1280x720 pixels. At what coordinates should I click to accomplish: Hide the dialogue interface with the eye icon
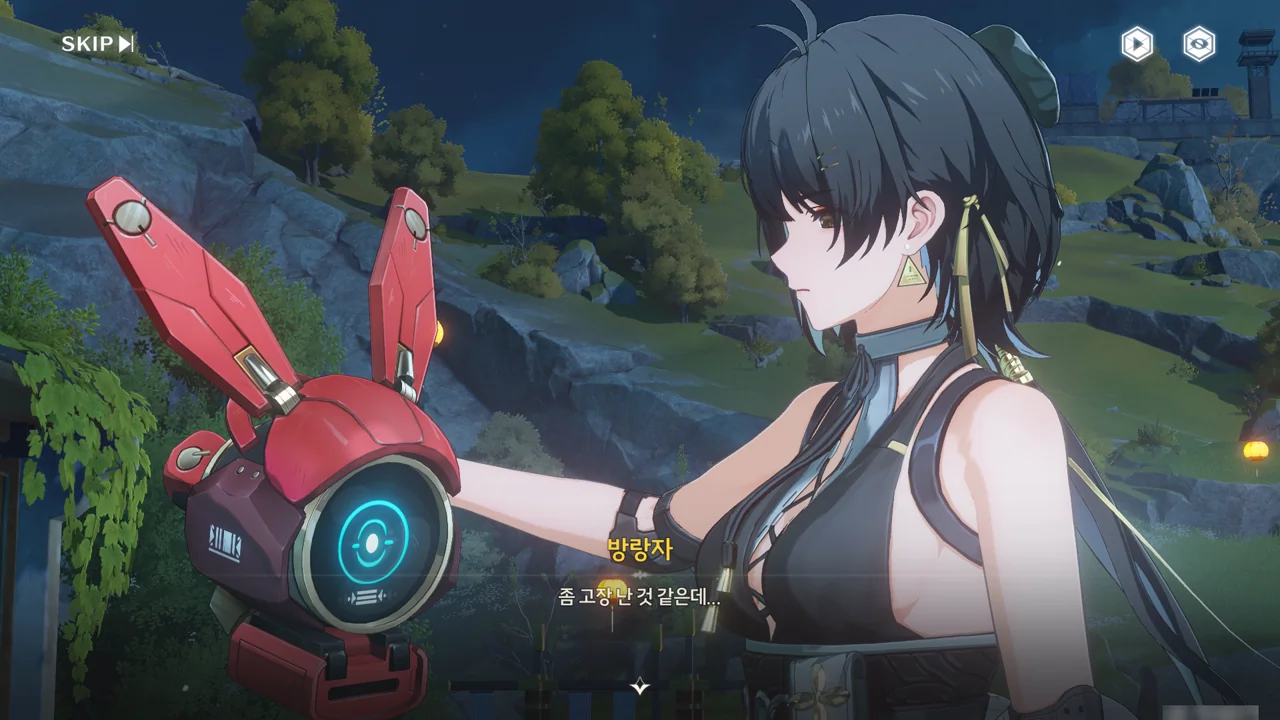[1199, 44]
